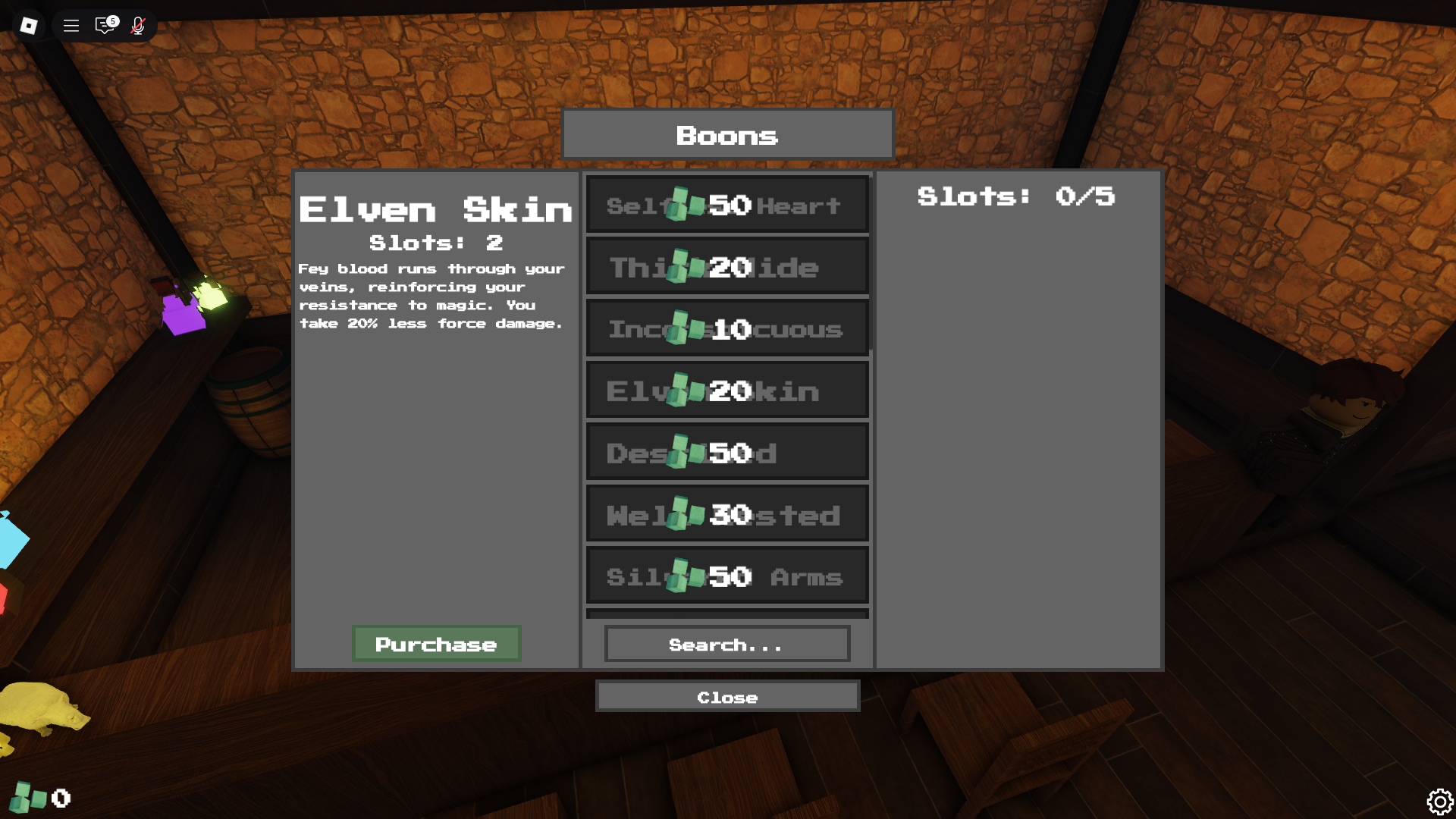Screen dimensions: 1456x819
Task: Open the hamburger menu icon
Action: point(70,25)
